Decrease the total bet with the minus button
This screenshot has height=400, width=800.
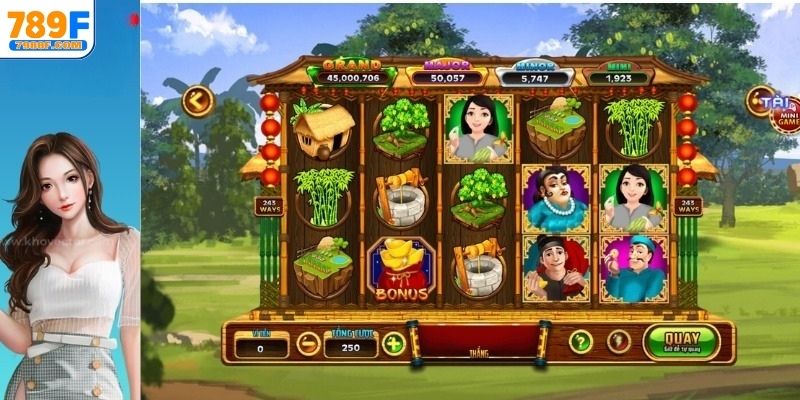[x=309, y=344]
